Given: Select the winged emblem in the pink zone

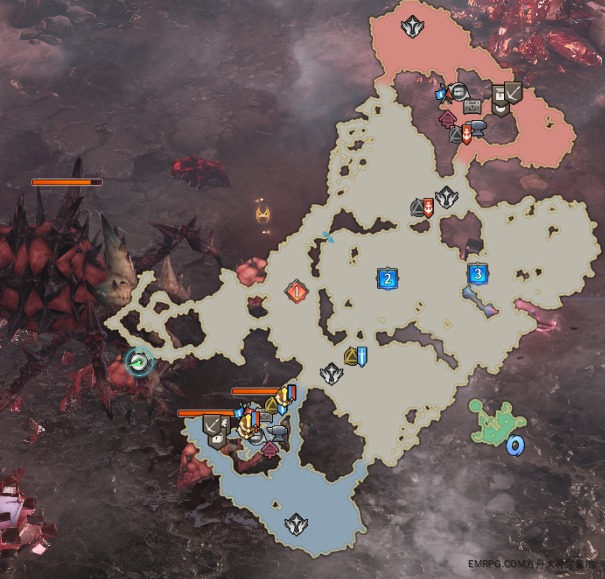Looking at the screenshot, I should pyautogui.click(x=410, y=26).
